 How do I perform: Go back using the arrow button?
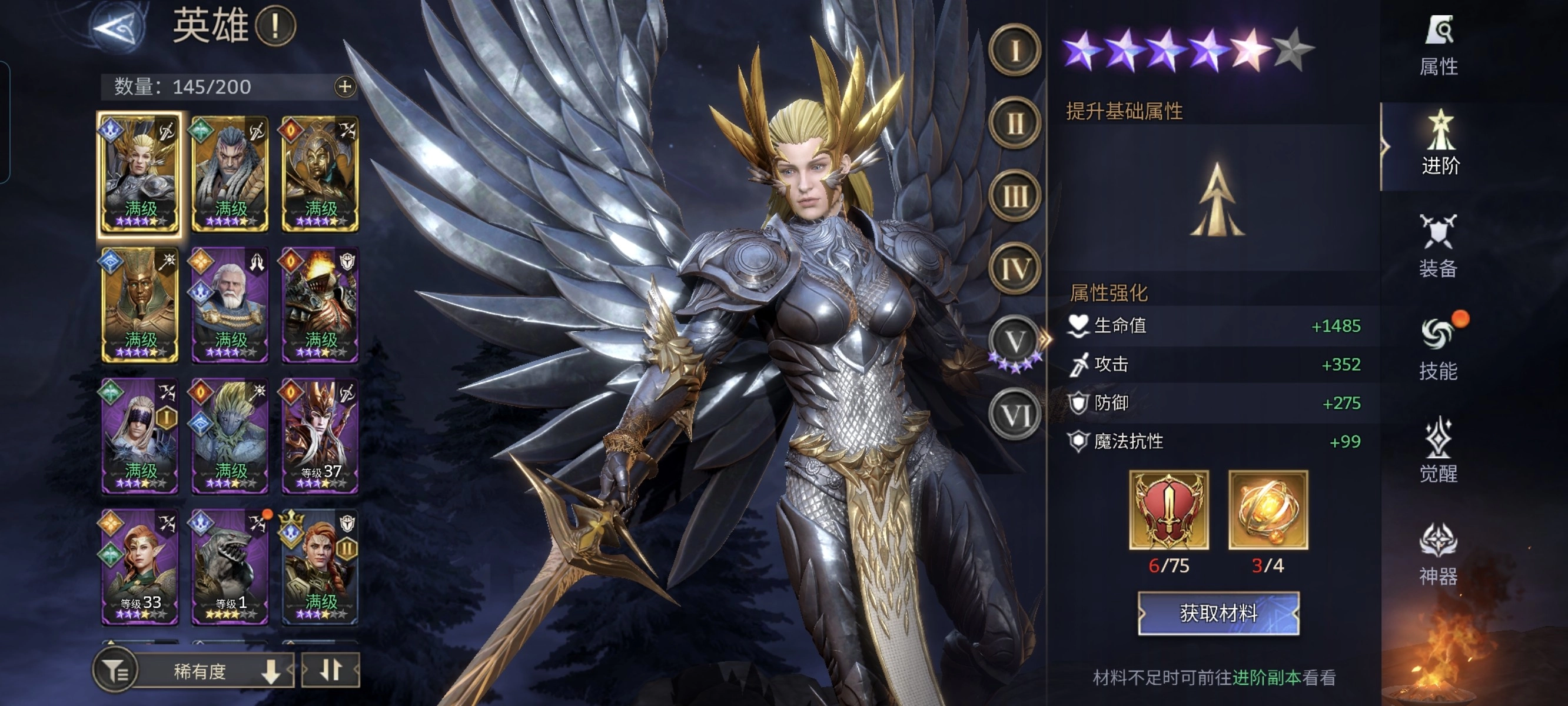coord(119,28)
